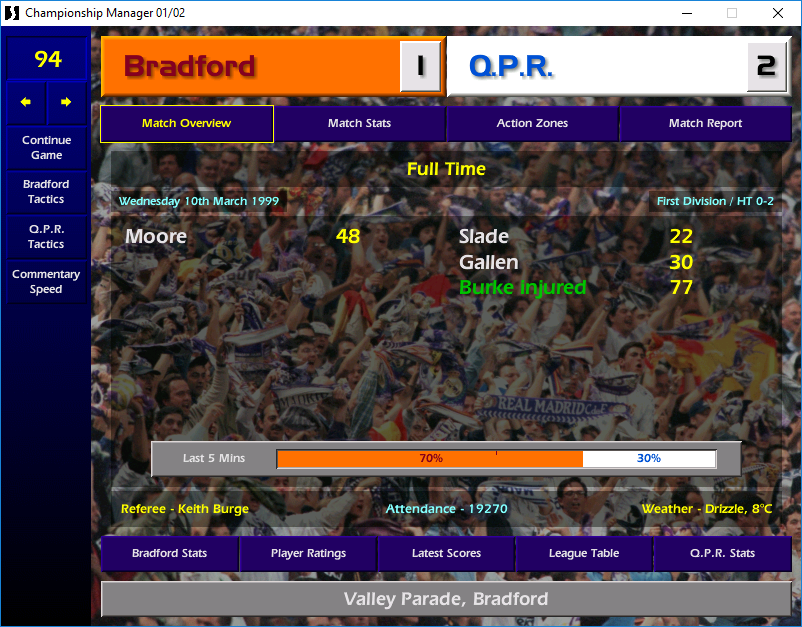View the Match Report tab

pyautogui.click(x=705, y=124)
